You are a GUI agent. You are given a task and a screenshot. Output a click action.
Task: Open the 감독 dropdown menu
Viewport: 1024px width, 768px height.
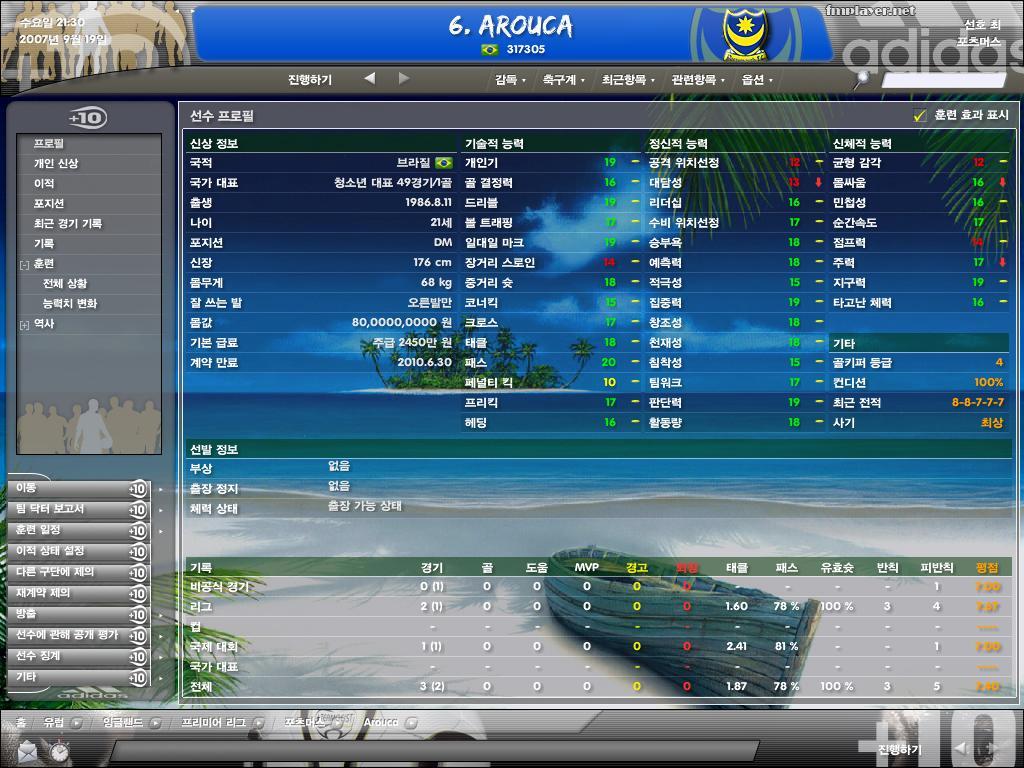click(510, 80)
